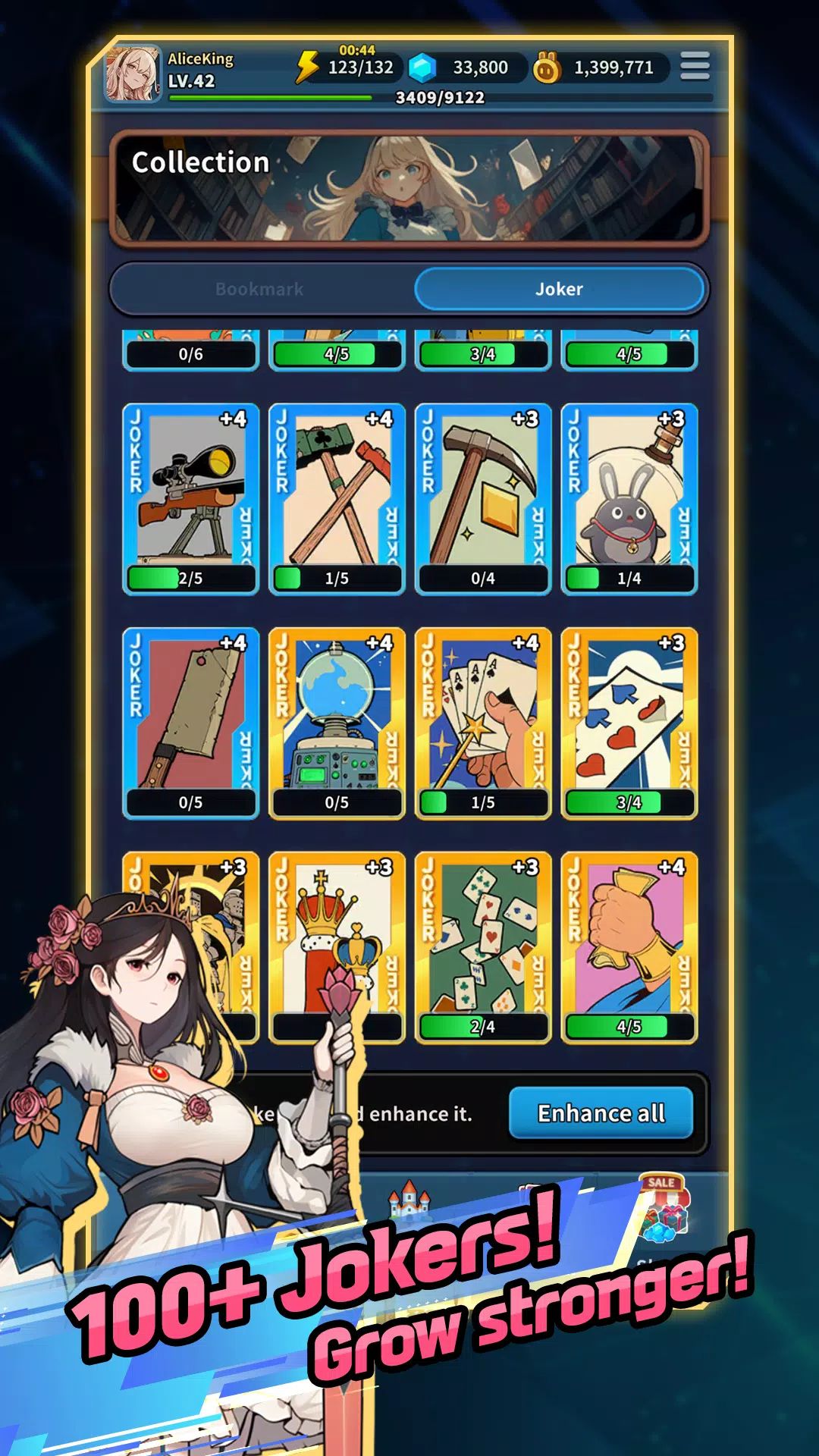Open the SALE shop icon
The image size is (819, 1456).
coord(663,1206)
